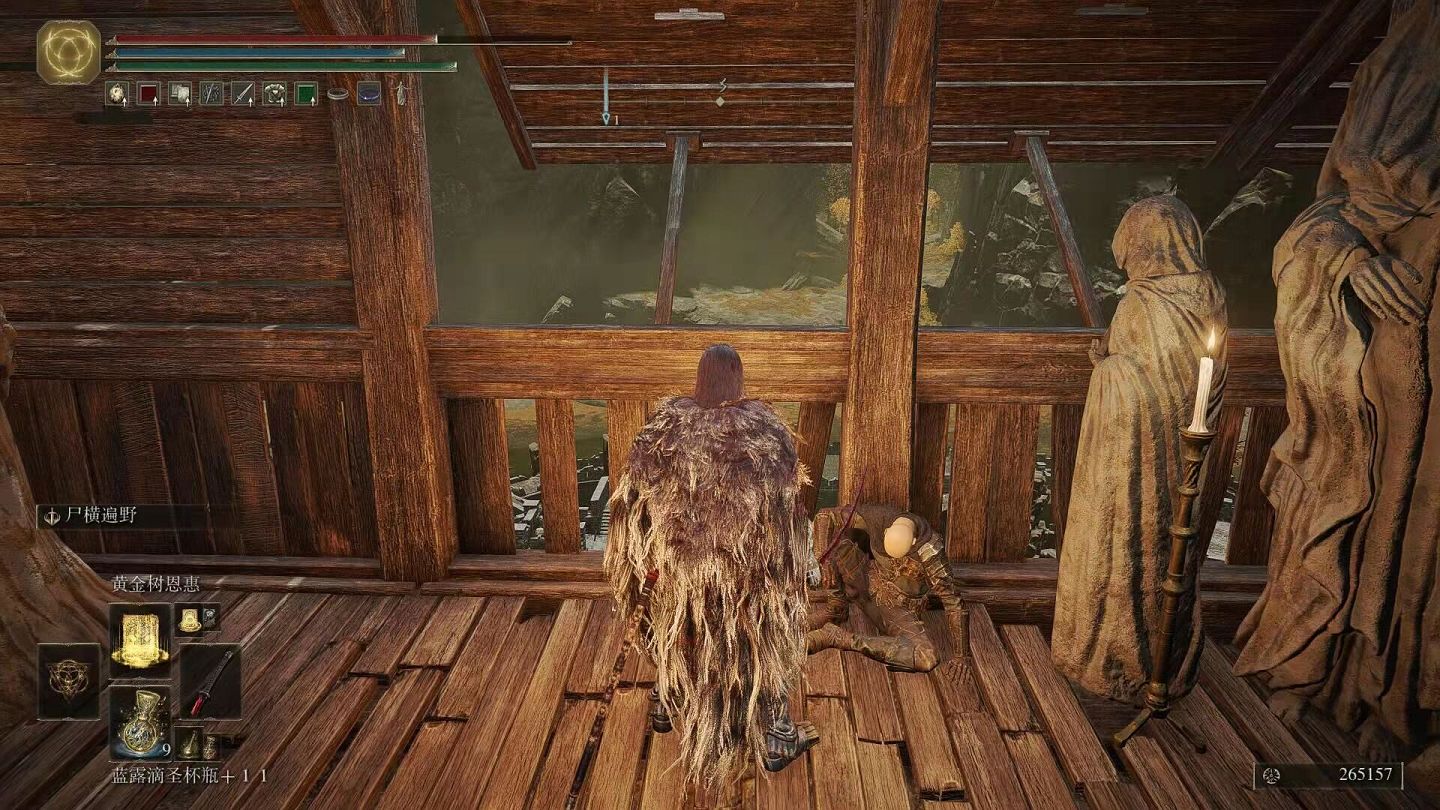Inspect the blue ring status icon
The width and height of the screenshot is (1440, 810).
[x=369, y=93]
